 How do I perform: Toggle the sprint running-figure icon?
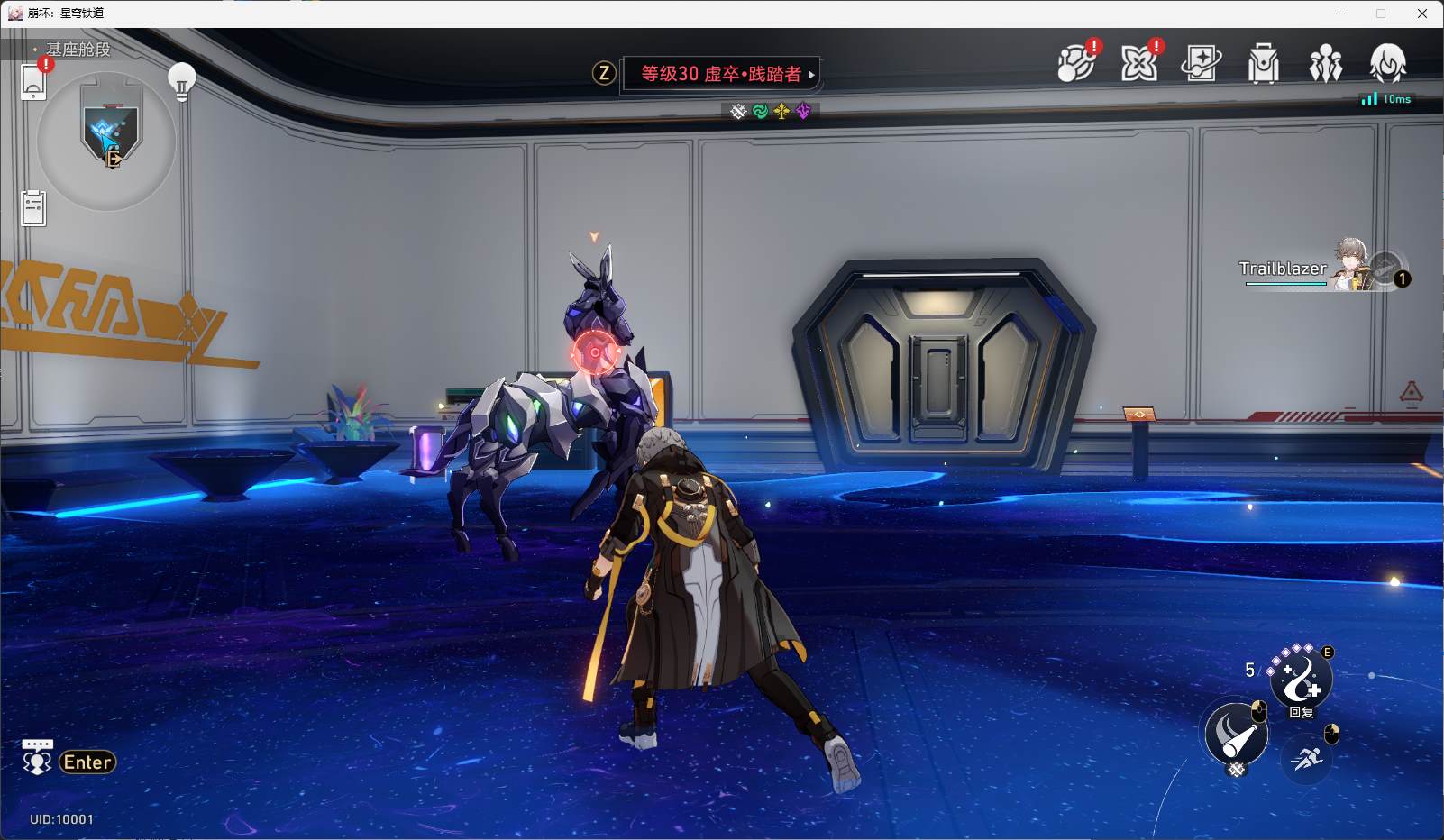[x=1306, y=757]
